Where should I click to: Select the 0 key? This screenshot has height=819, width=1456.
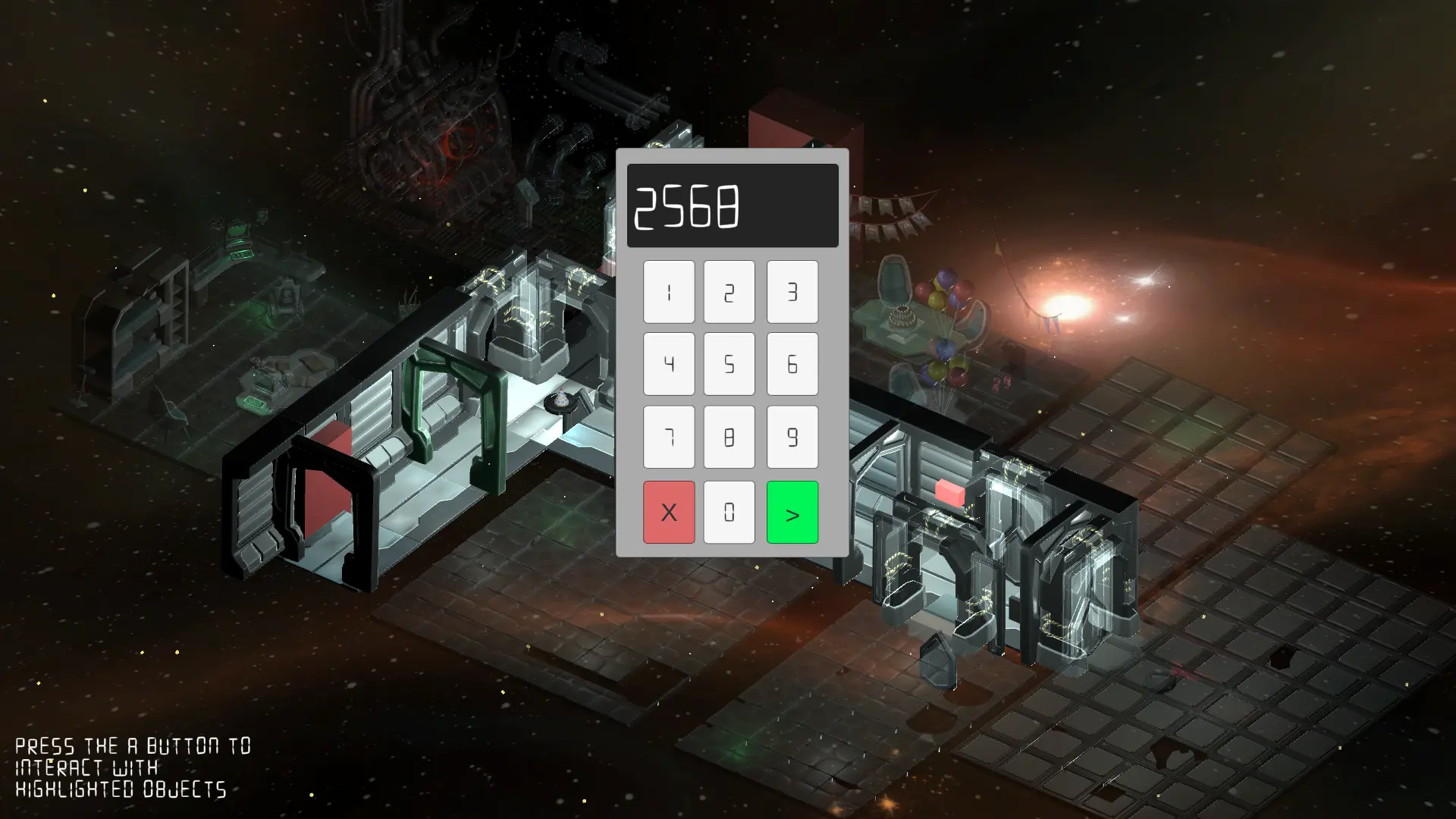(x=729, y=512)
